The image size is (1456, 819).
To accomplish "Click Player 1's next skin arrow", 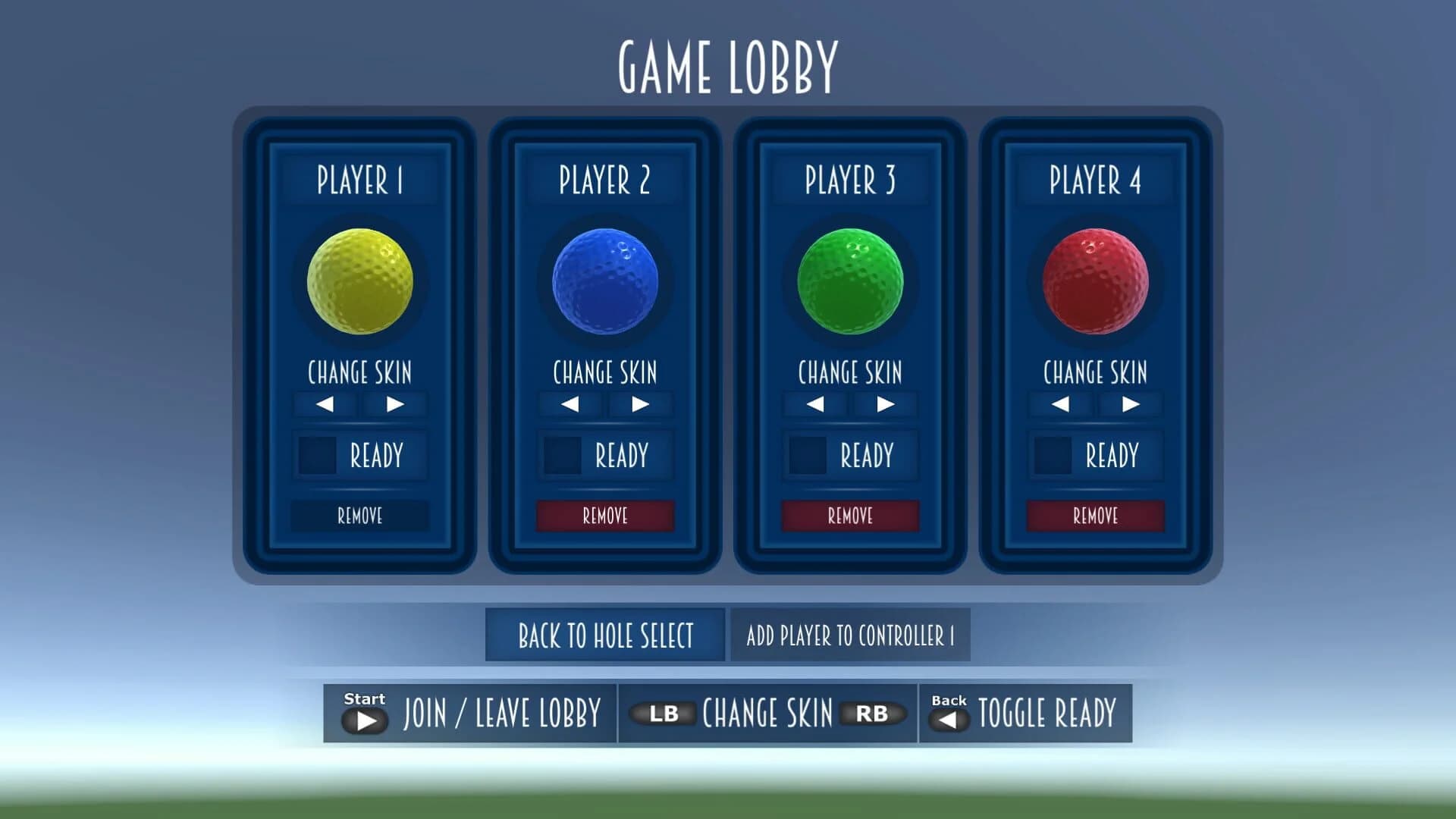I will [396, 404].
